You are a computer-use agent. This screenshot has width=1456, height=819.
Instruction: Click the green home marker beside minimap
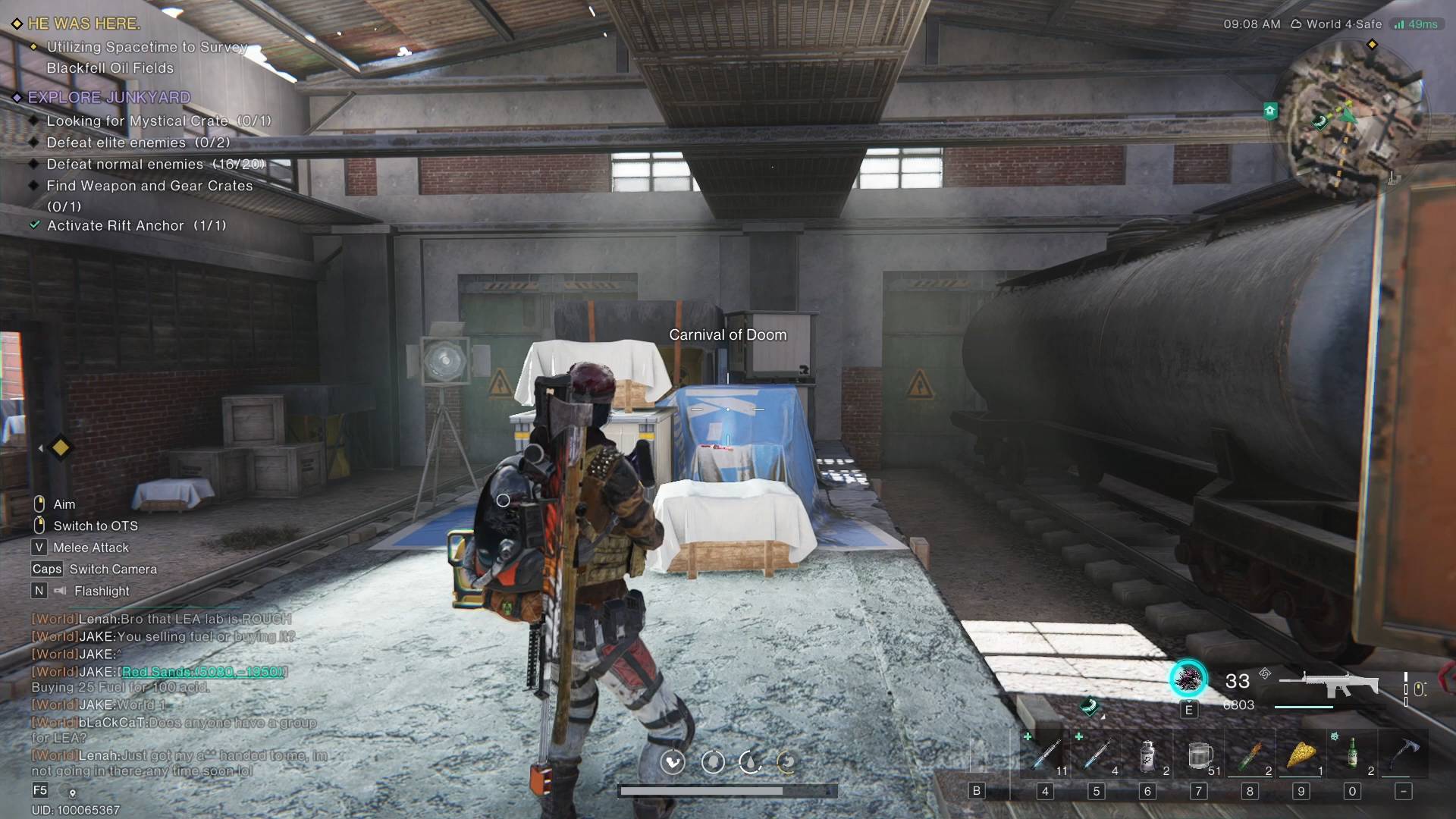point(1270,111)
